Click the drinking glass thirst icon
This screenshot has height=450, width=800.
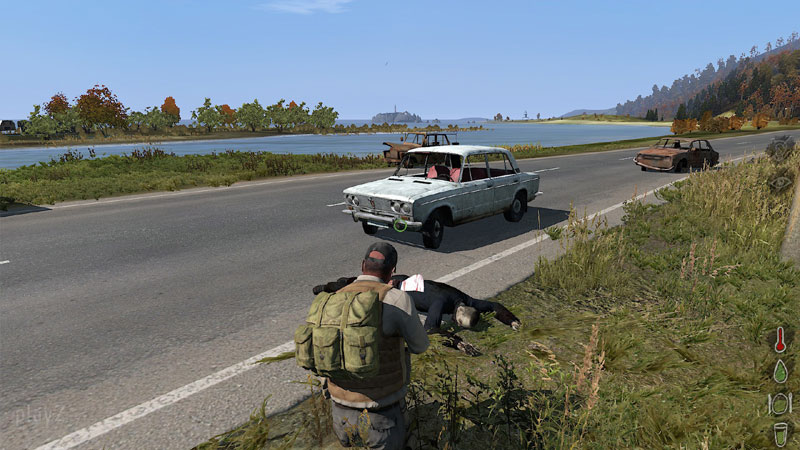[780, 434]
